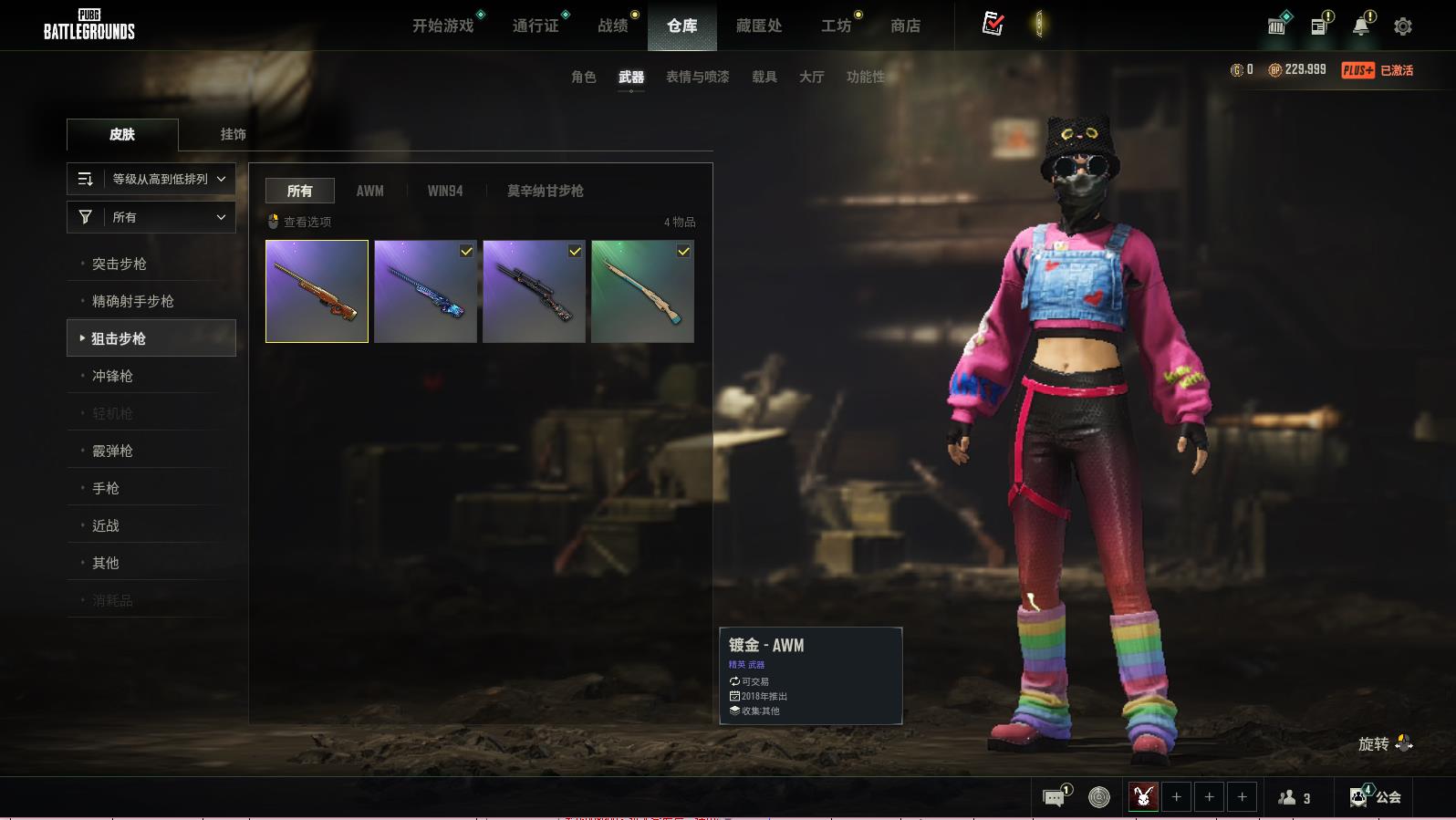Select the 挂饰 charms tab
Image resolution: width=1456 pixels, height=820 pixels.
[x=233, y=134]
